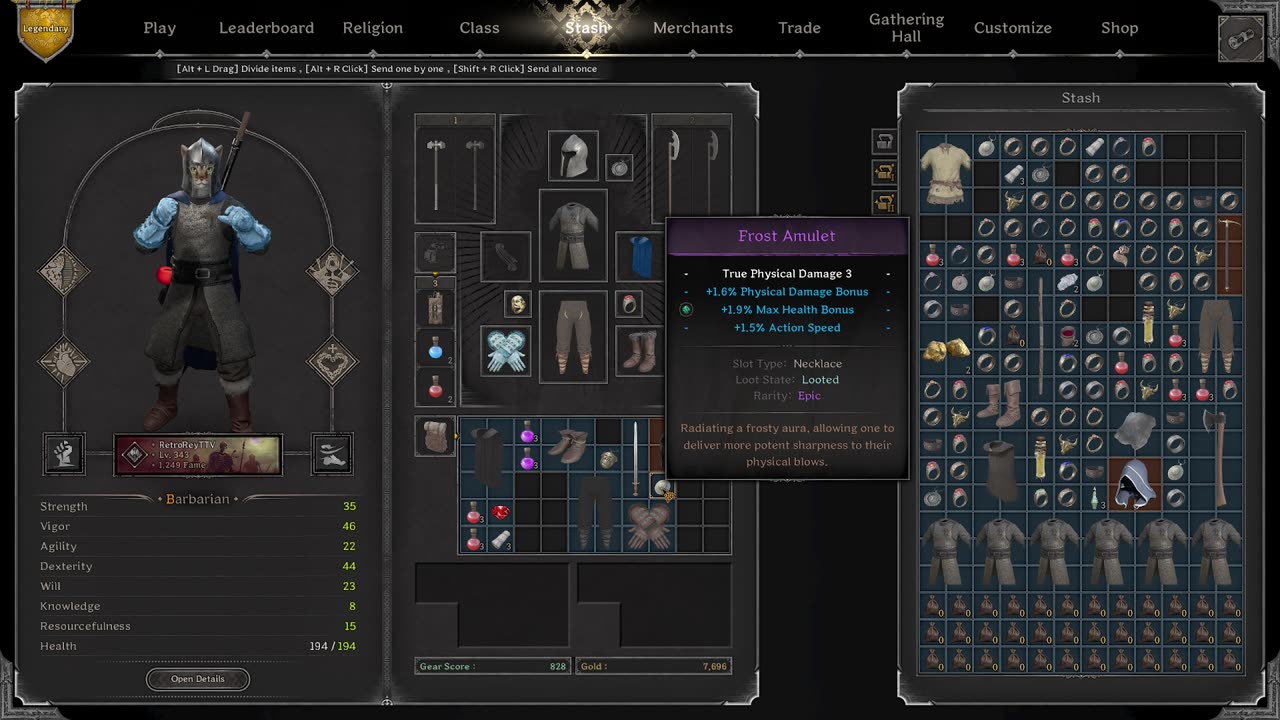Screen dimensions: 1280x720
Task: Click the Open Details button
Action: pos(197,679)
